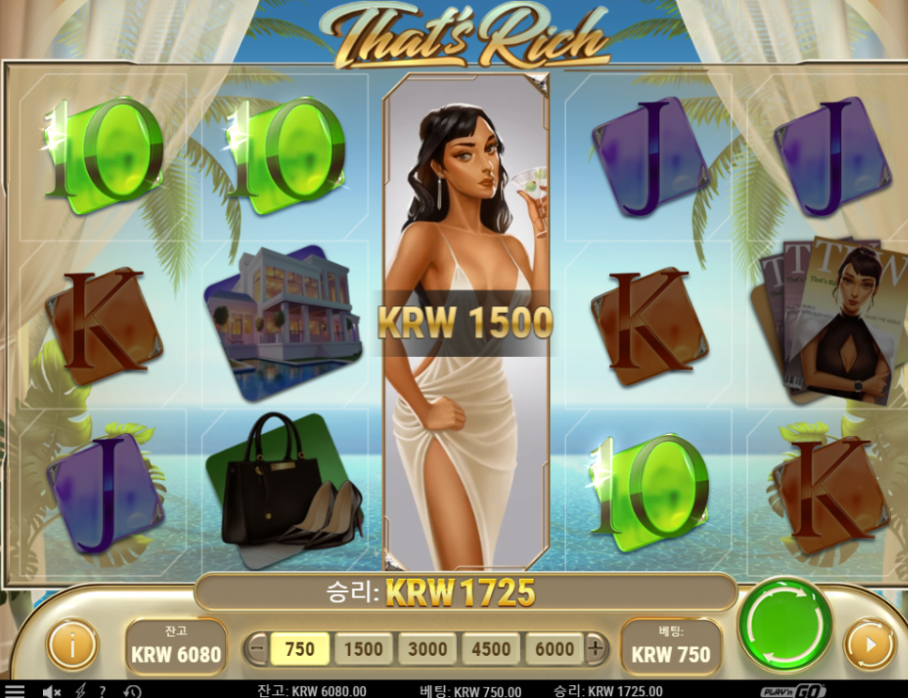Open the hamburger menu
This screenshot has height=698, width=908.
click(14, 691)
